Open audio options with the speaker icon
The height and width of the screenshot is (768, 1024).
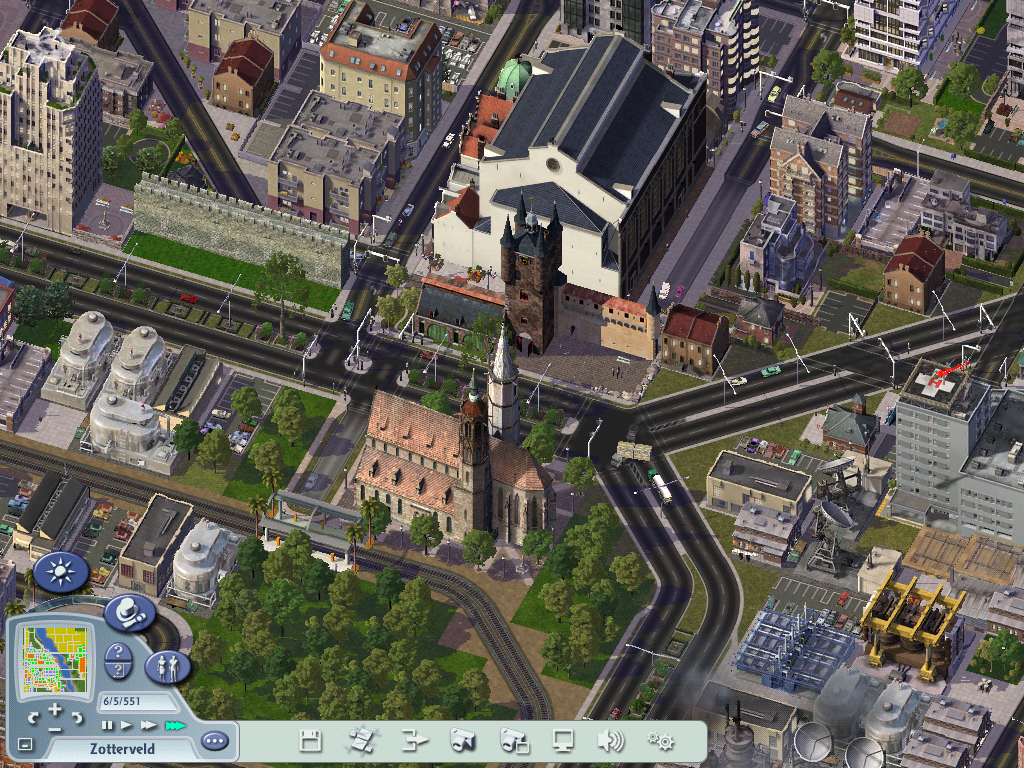pos(609,741)
